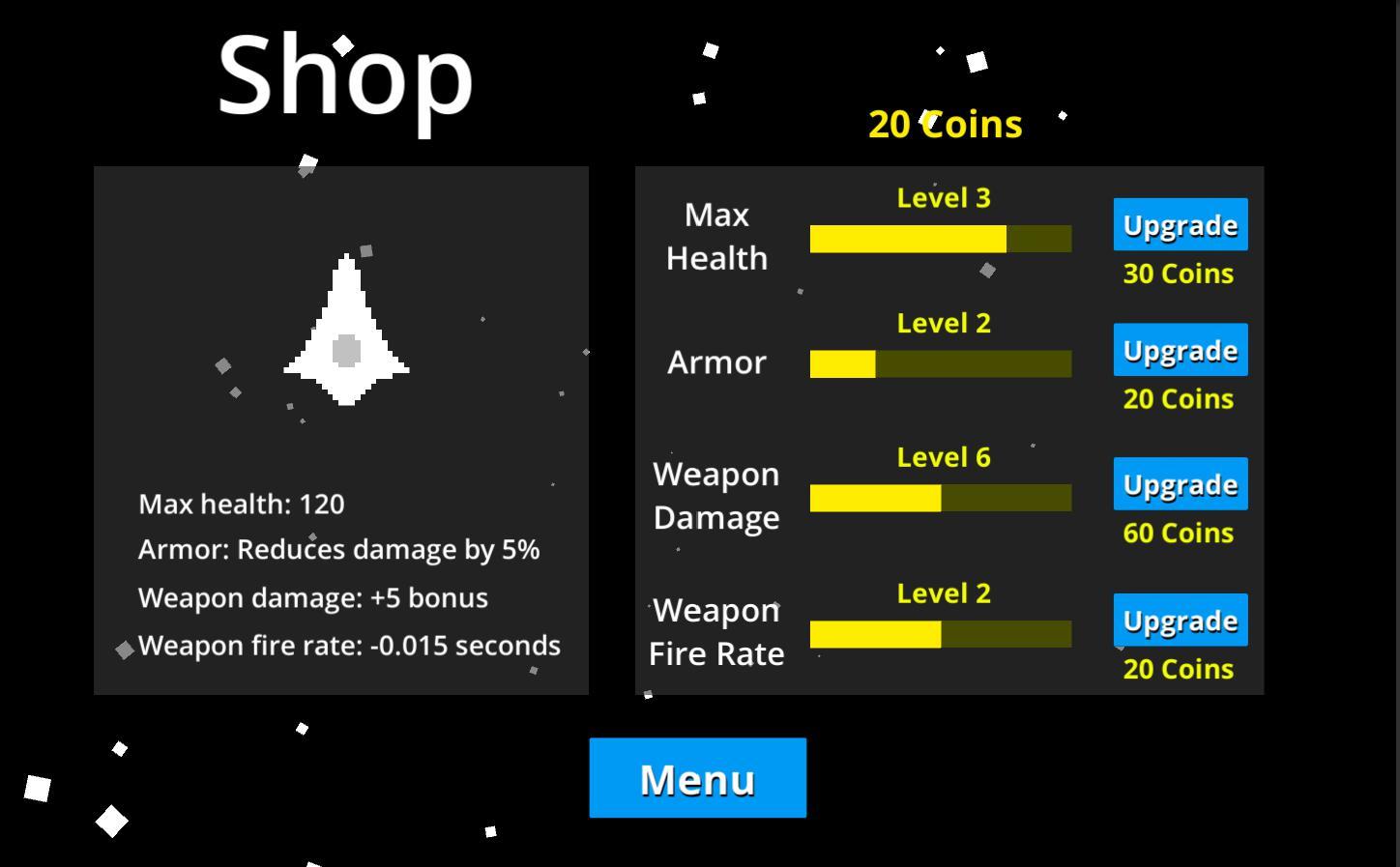Select the Armor stat label

[x=715, y=362]
